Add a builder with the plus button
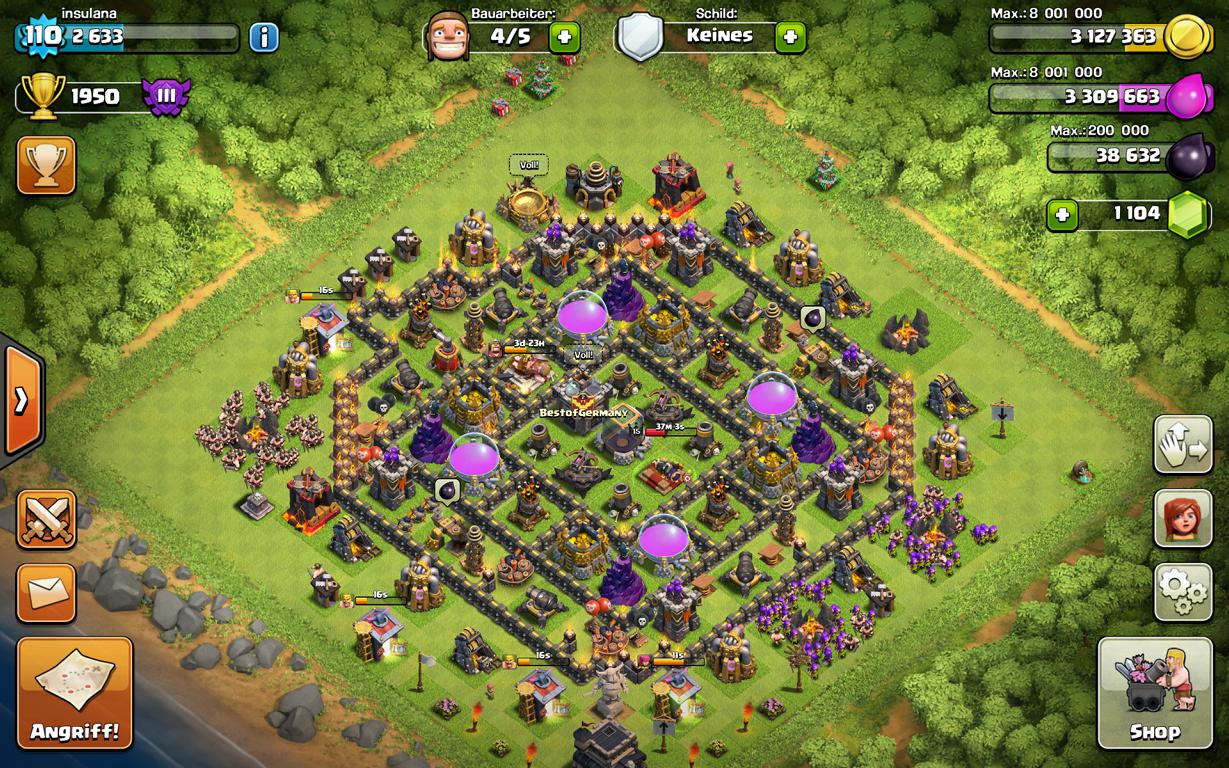 click(x=564, y=38)
